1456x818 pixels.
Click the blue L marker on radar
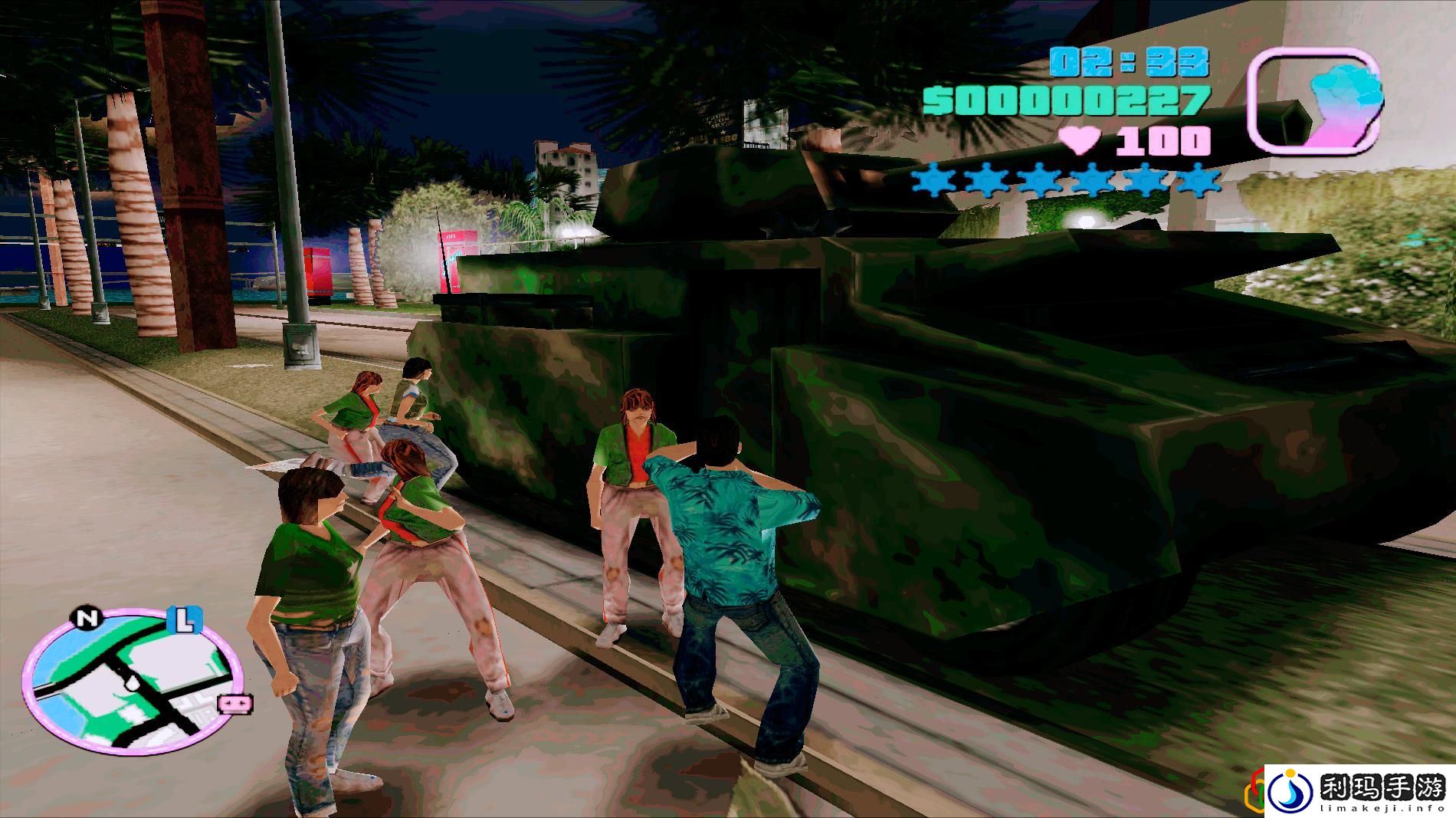tap(185, 620)
